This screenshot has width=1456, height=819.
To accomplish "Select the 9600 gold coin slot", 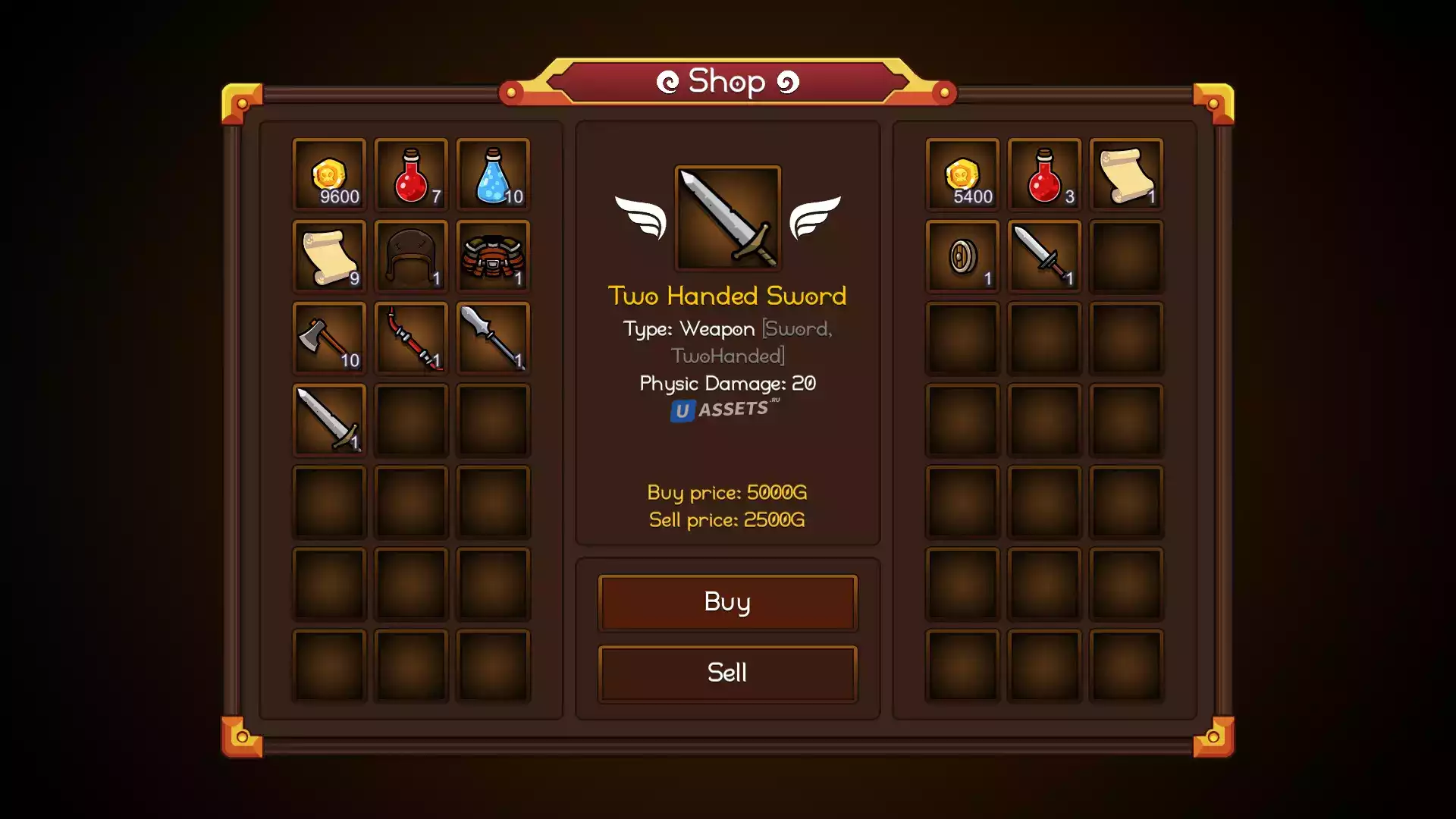I will 329,174.
